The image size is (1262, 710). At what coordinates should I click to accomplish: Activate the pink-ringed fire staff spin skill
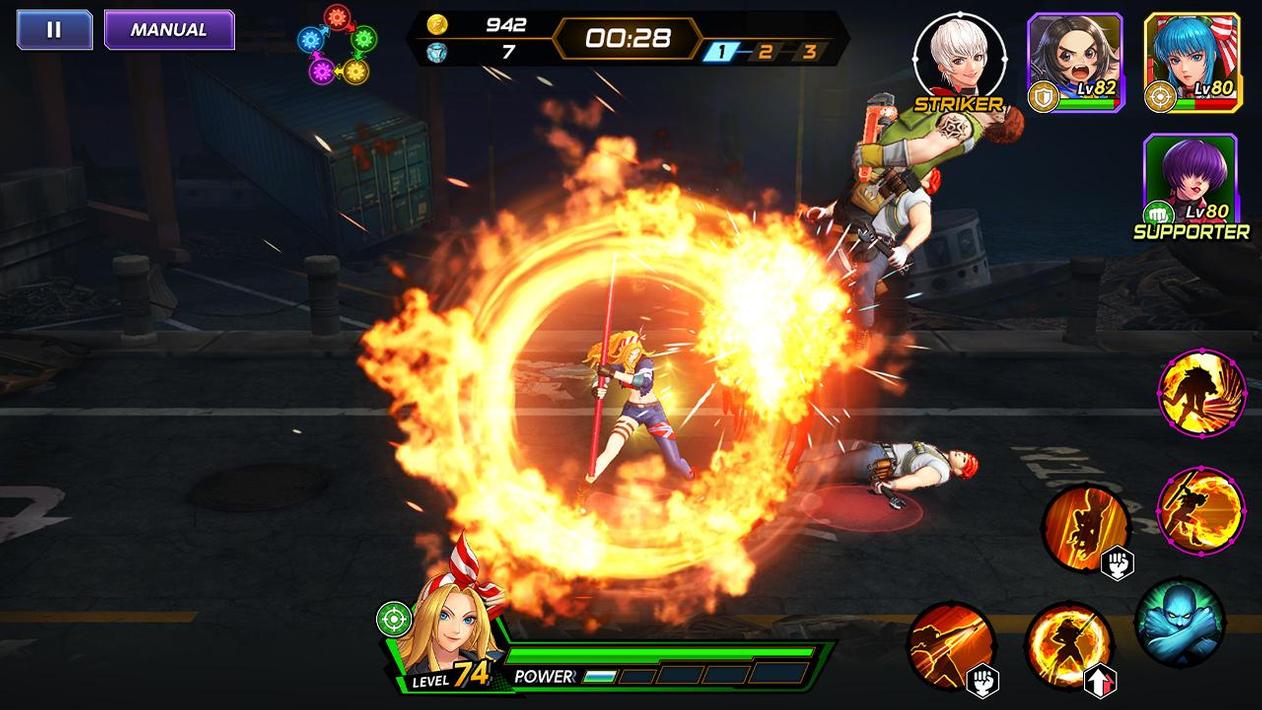point(1200,511)
